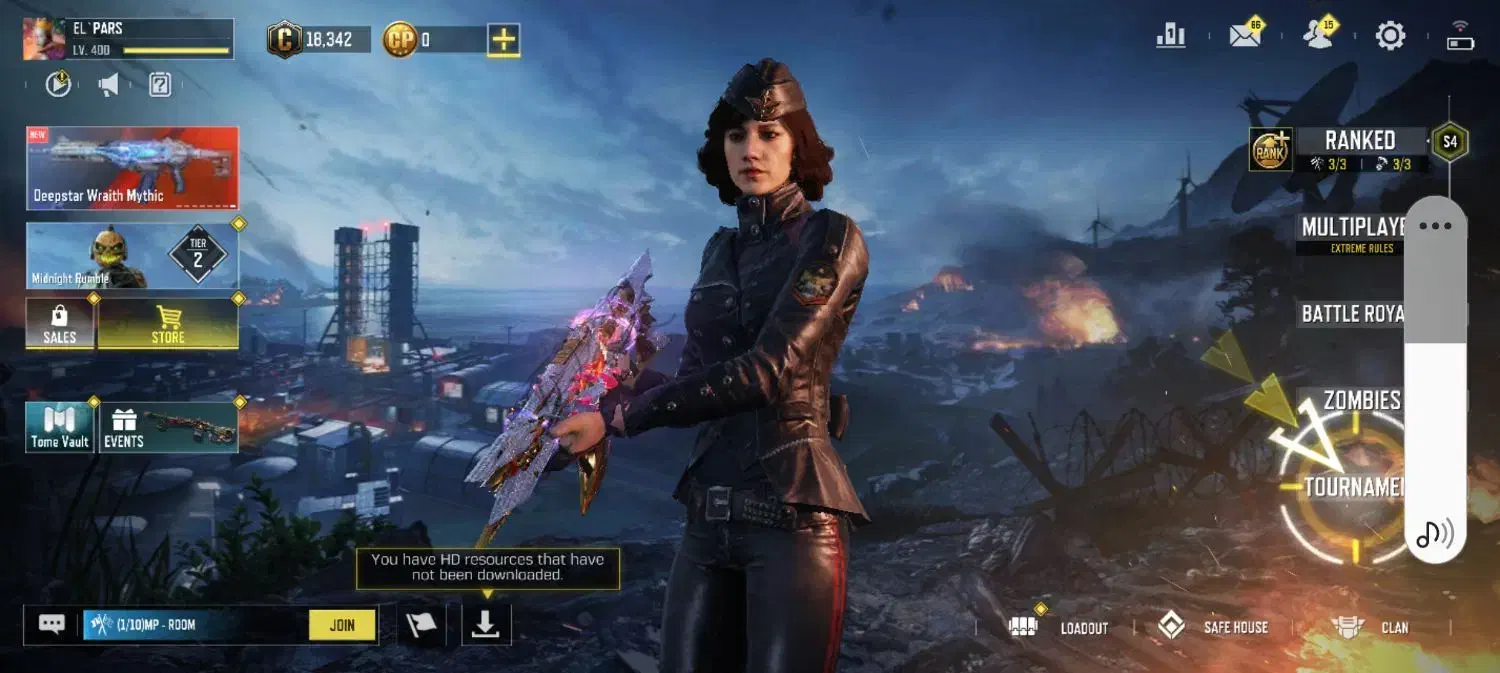Open the gear Settings menu

[1390, 37]
